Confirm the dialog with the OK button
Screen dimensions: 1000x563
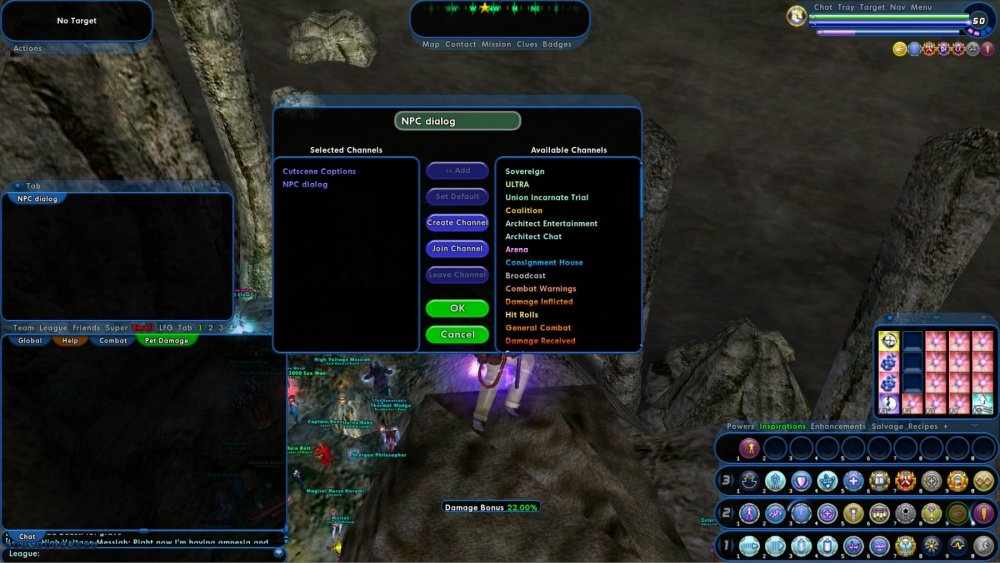[457, 309]
